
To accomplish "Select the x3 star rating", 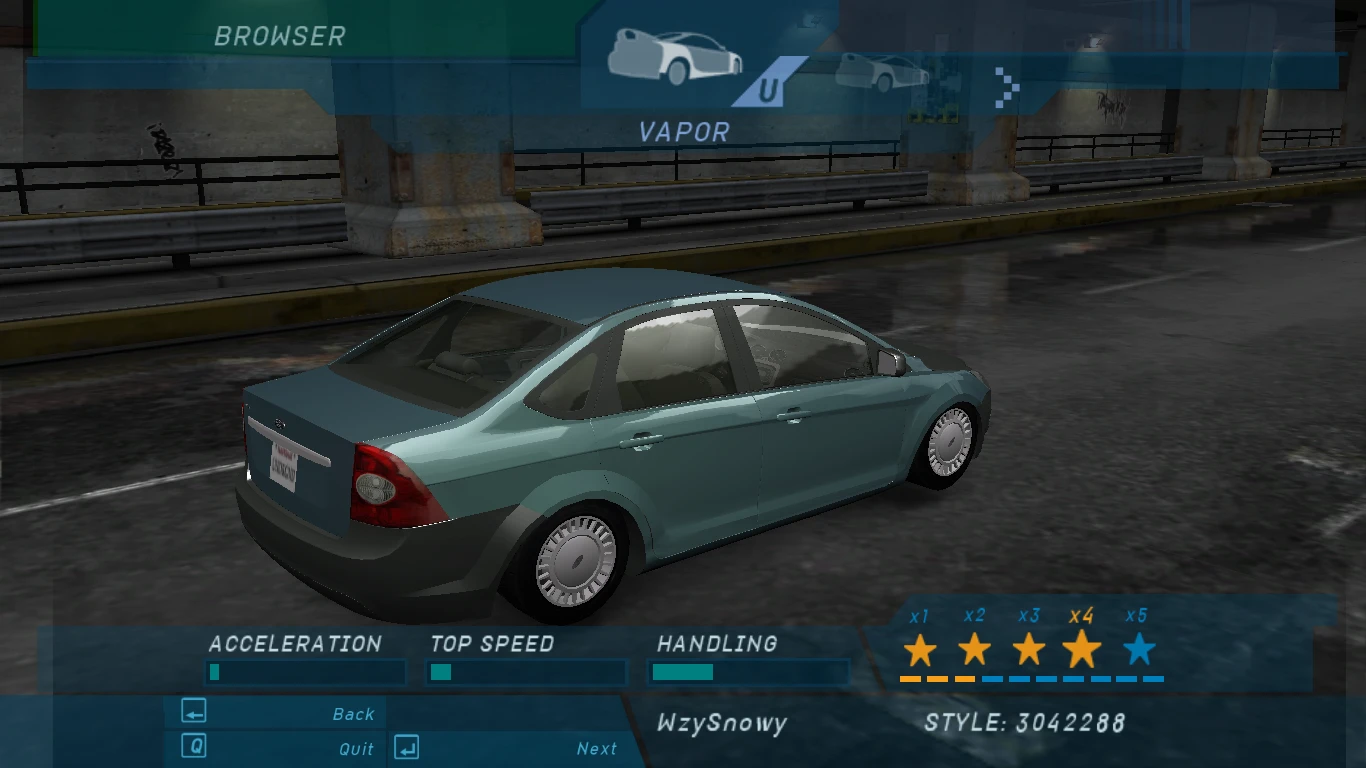I will click(x=1027, y=651).
